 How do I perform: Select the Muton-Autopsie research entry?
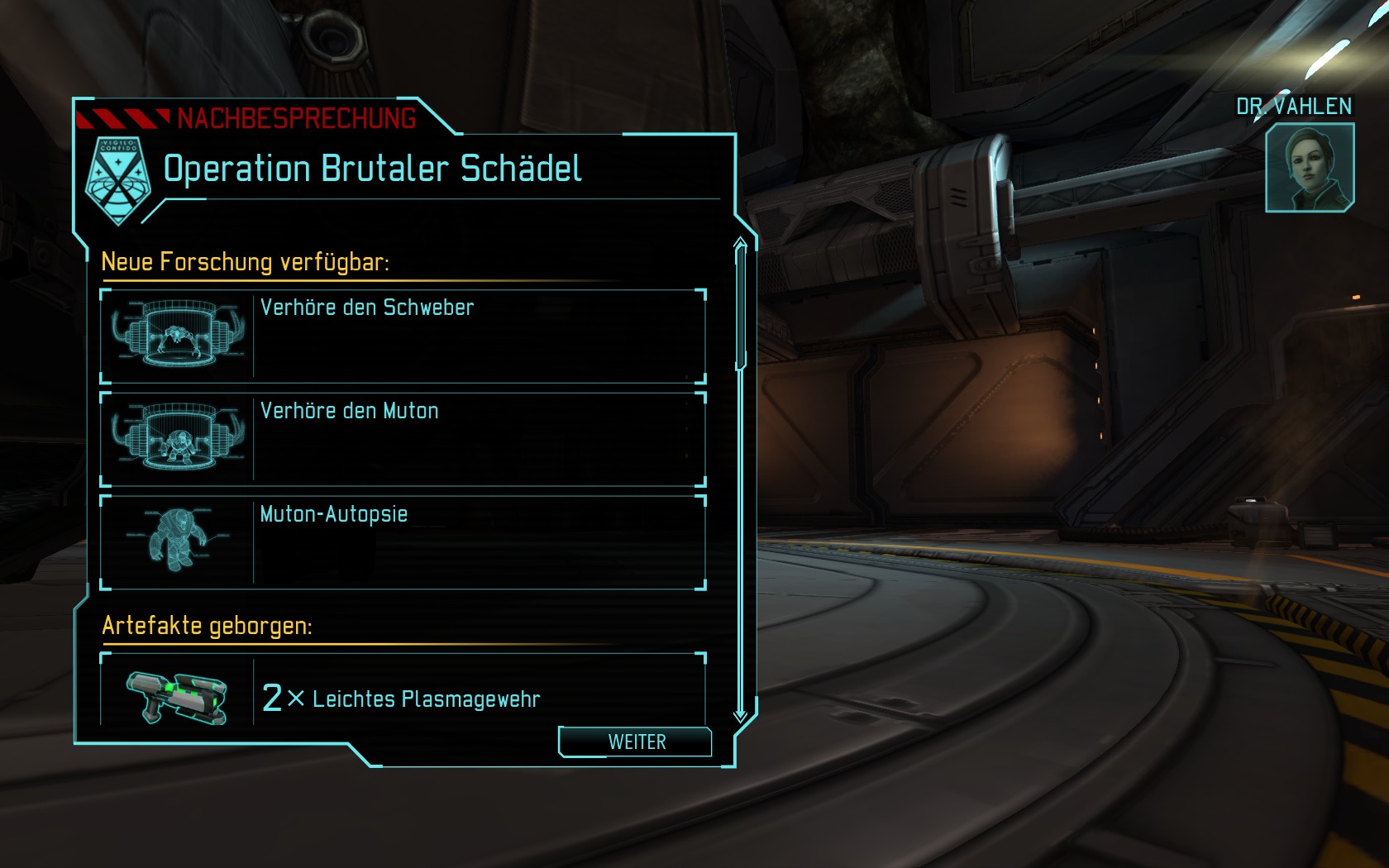[x=403, y=542]
